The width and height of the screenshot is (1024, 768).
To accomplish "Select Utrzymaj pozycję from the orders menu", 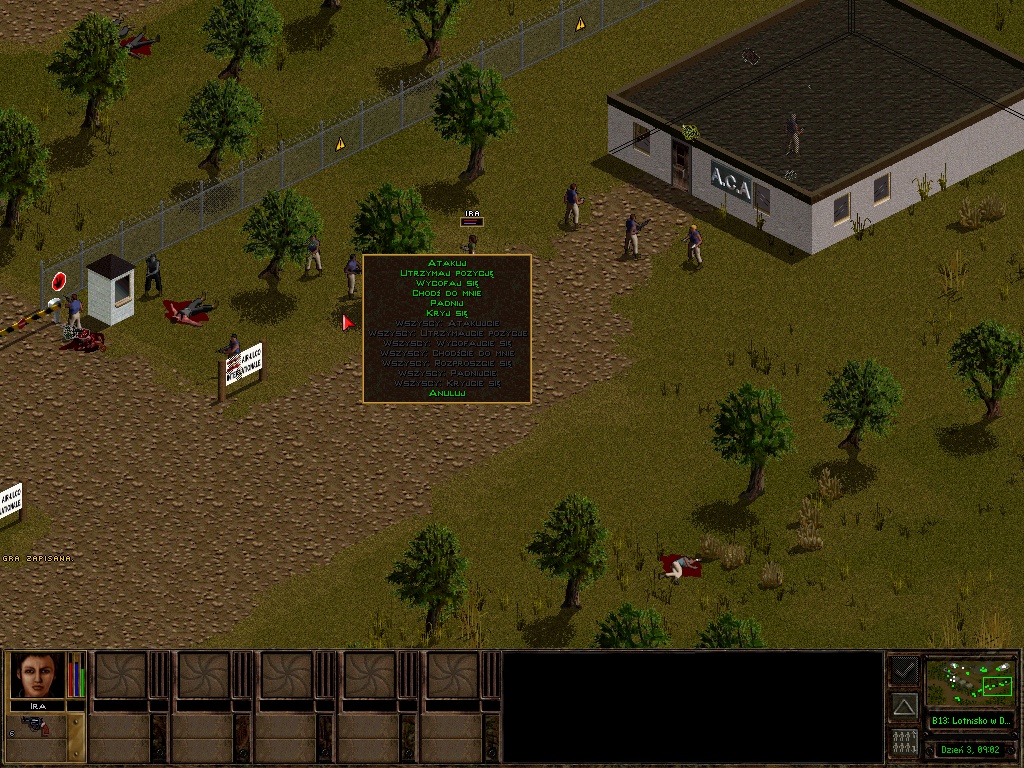I will 447,273.
